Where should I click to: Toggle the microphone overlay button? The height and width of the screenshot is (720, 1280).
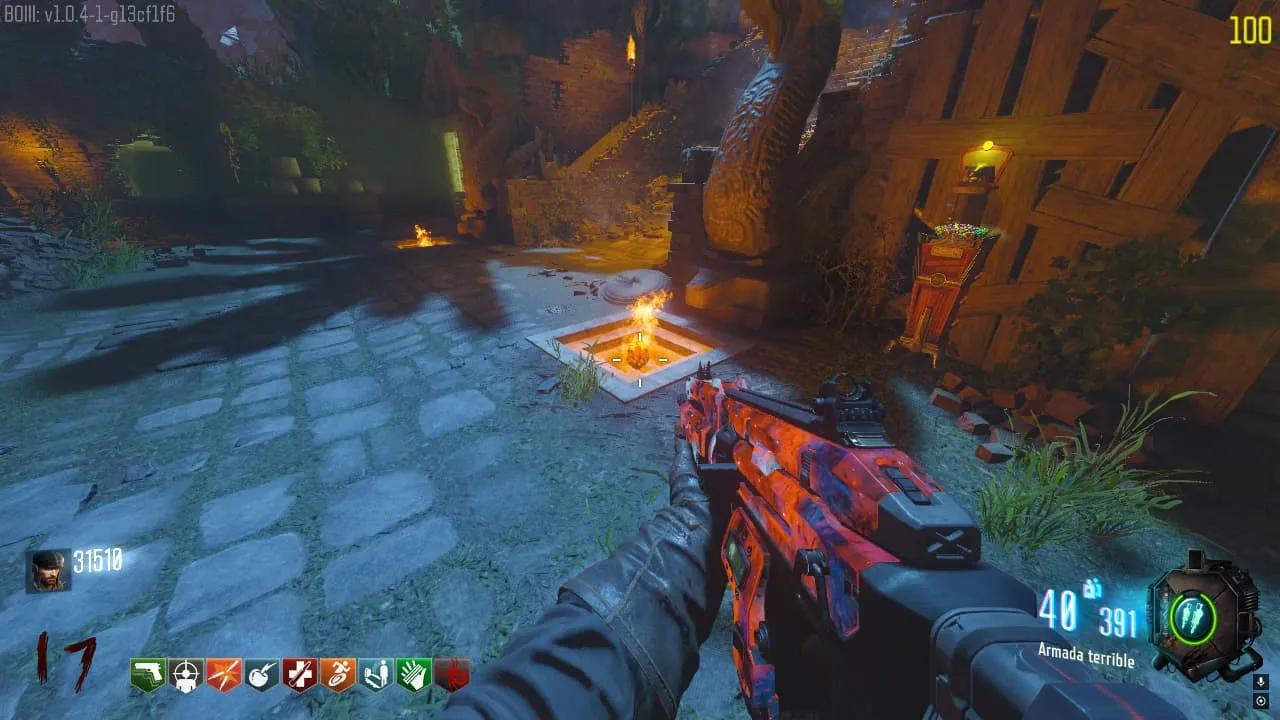(1261, 682)
